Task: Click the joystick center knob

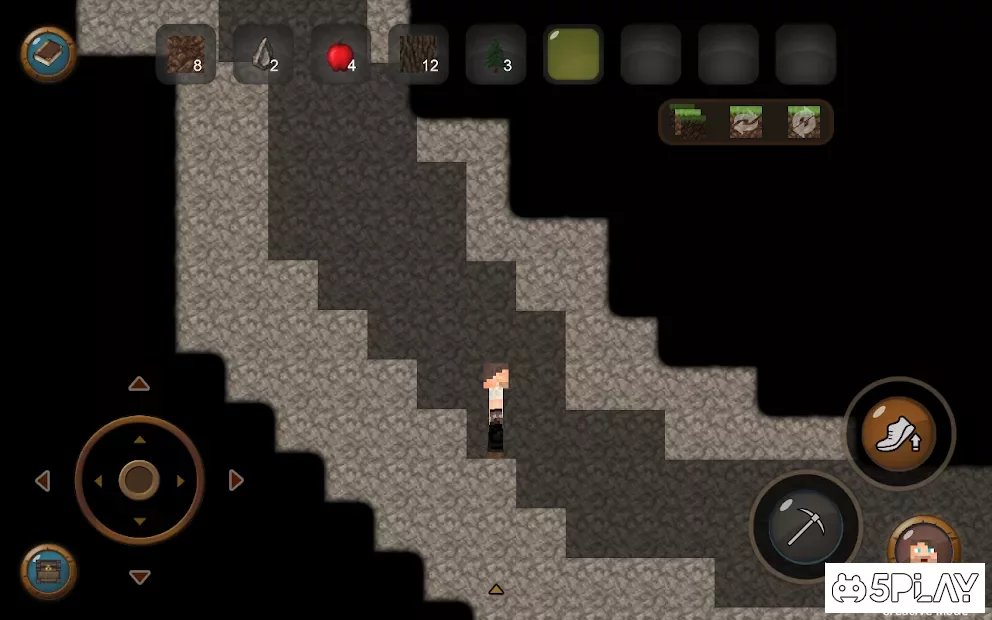Action: click(x=139, y=480)
